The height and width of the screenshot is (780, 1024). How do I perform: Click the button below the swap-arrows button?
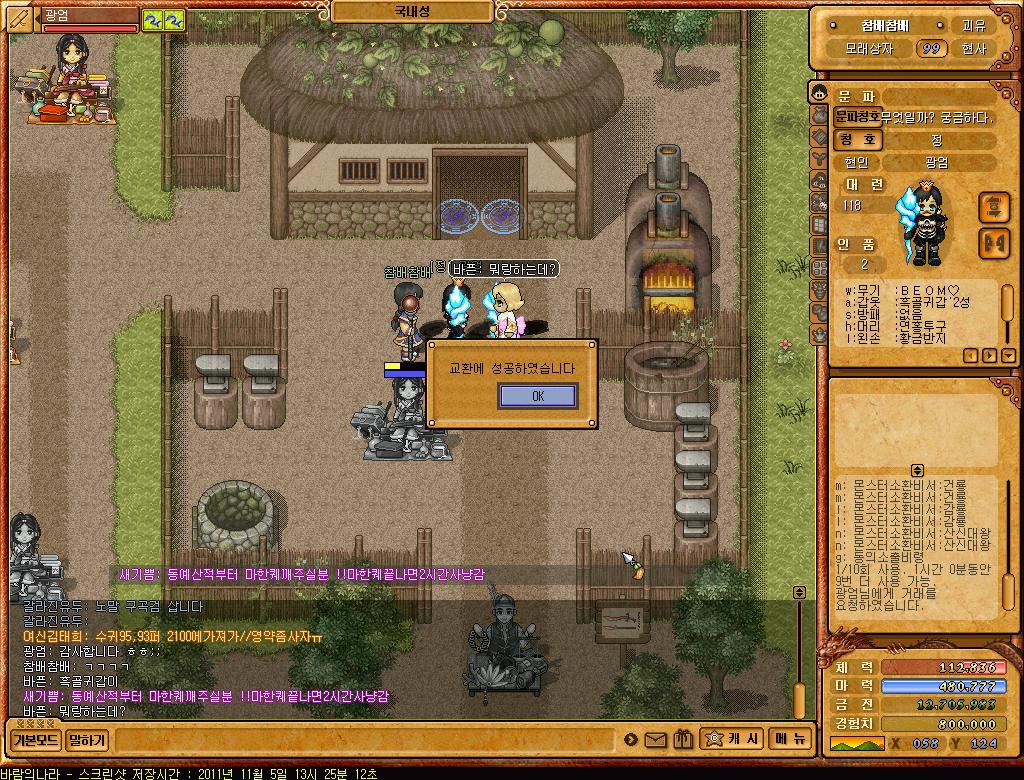(993, 242)
